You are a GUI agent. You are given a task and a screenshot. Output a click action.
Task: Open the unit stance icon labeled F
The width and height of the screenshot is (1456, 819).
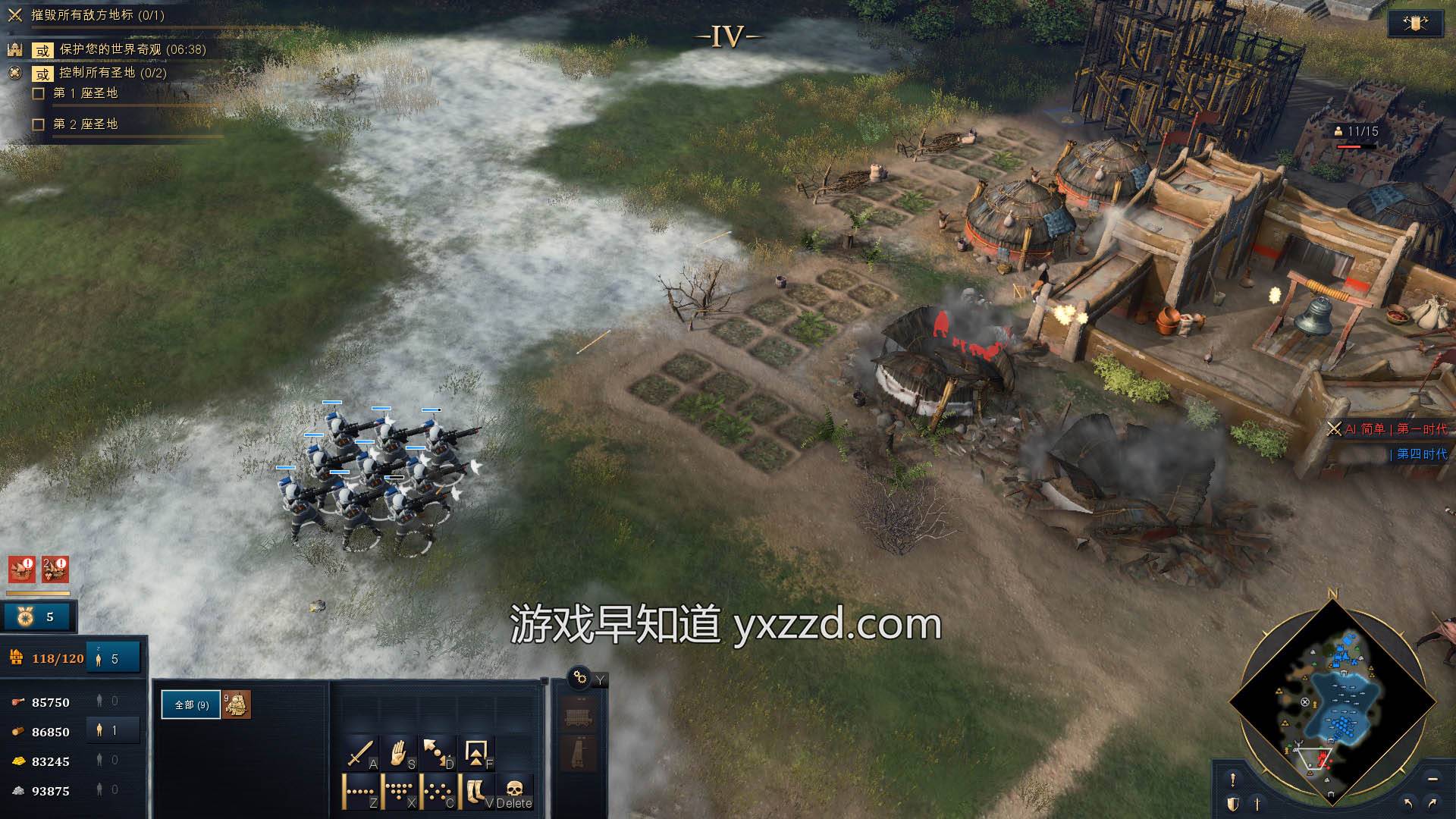click(x=475, y=752)
